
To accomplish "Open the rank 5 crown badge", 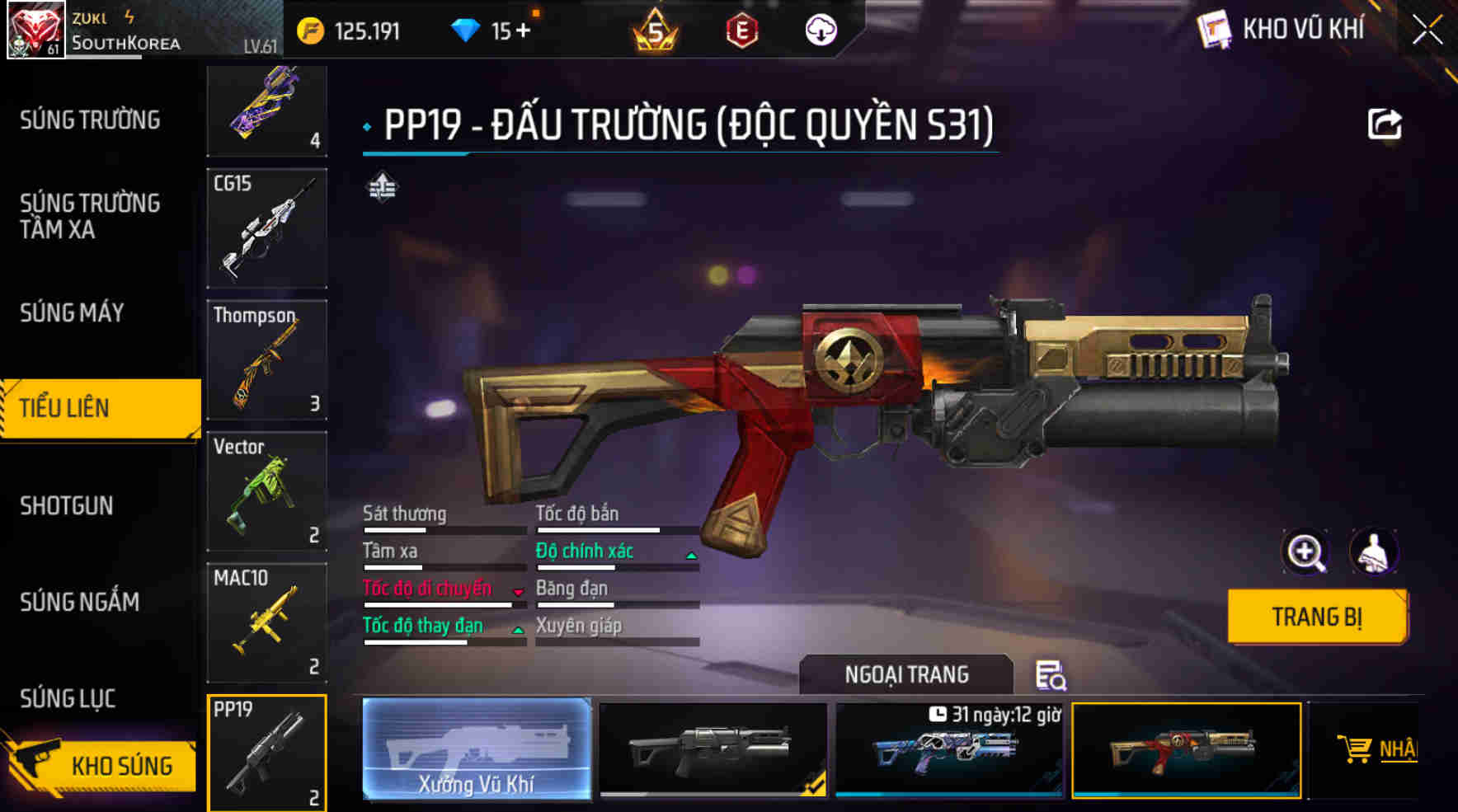I will pos(656,31).
